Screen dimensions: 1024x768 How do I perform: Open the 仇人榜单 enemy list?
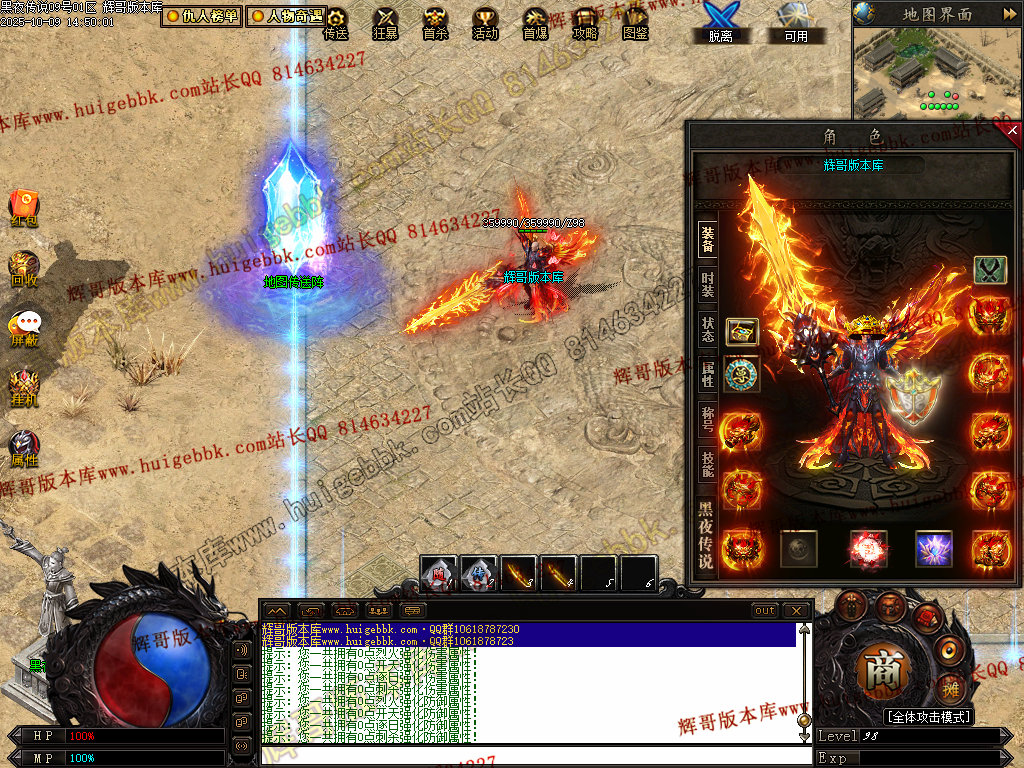coord(203,16)
